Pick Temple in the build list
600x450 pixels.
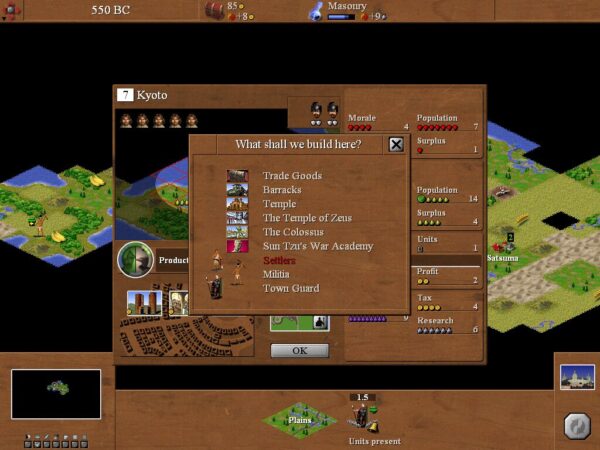point(279,204)
